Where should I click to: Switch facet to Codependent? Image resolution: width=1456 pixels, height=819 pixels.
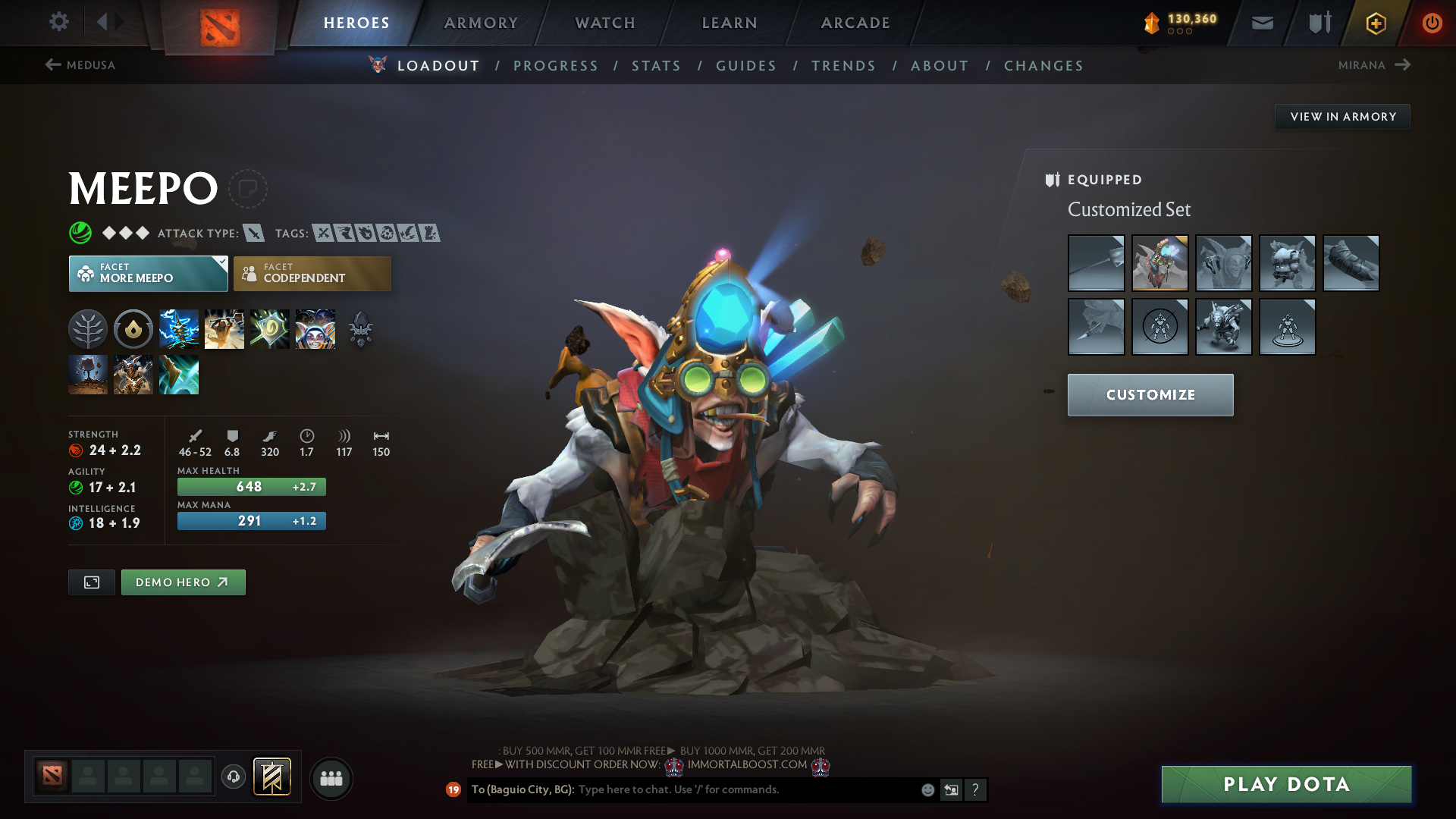click(312, 273)
